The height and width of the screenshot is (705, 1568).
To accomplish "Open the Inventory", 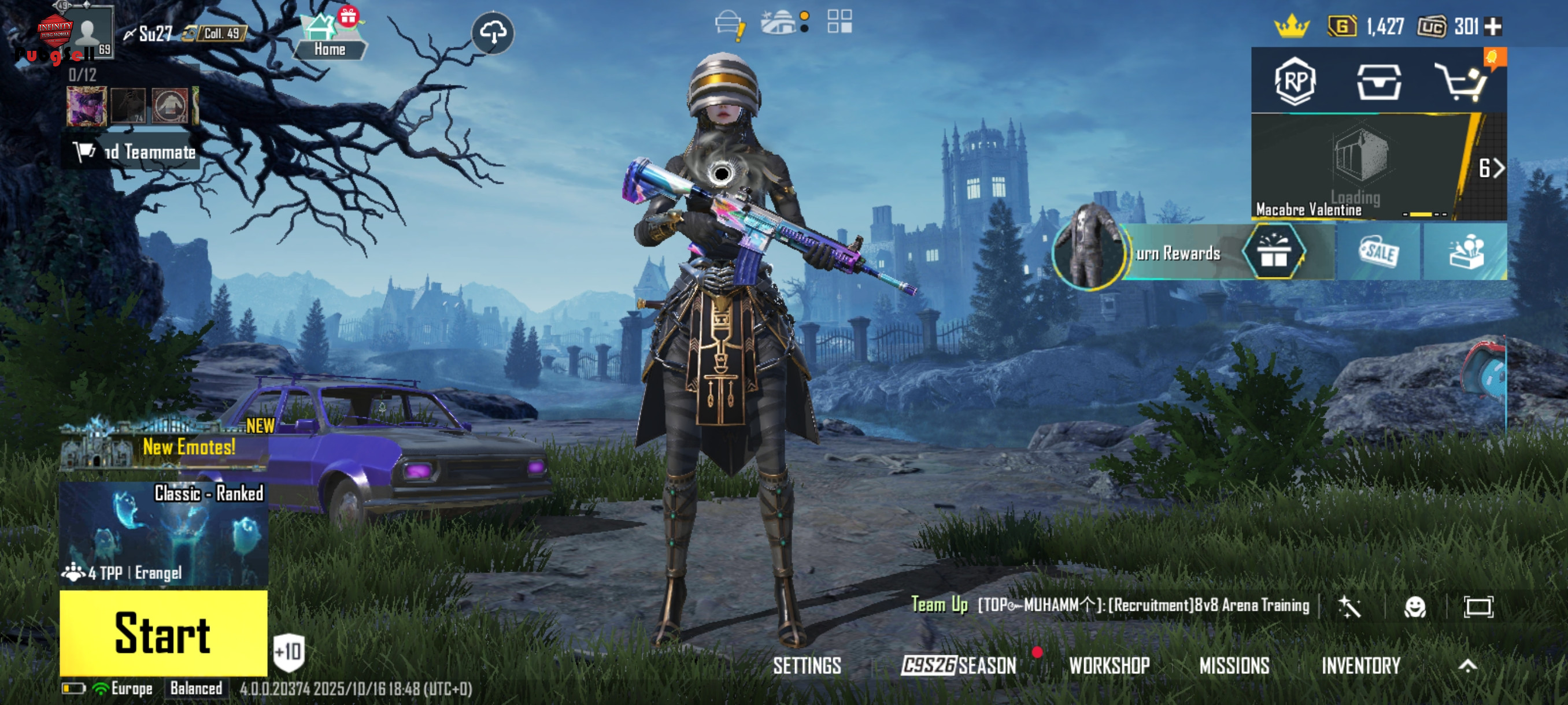I will 1360,666.
